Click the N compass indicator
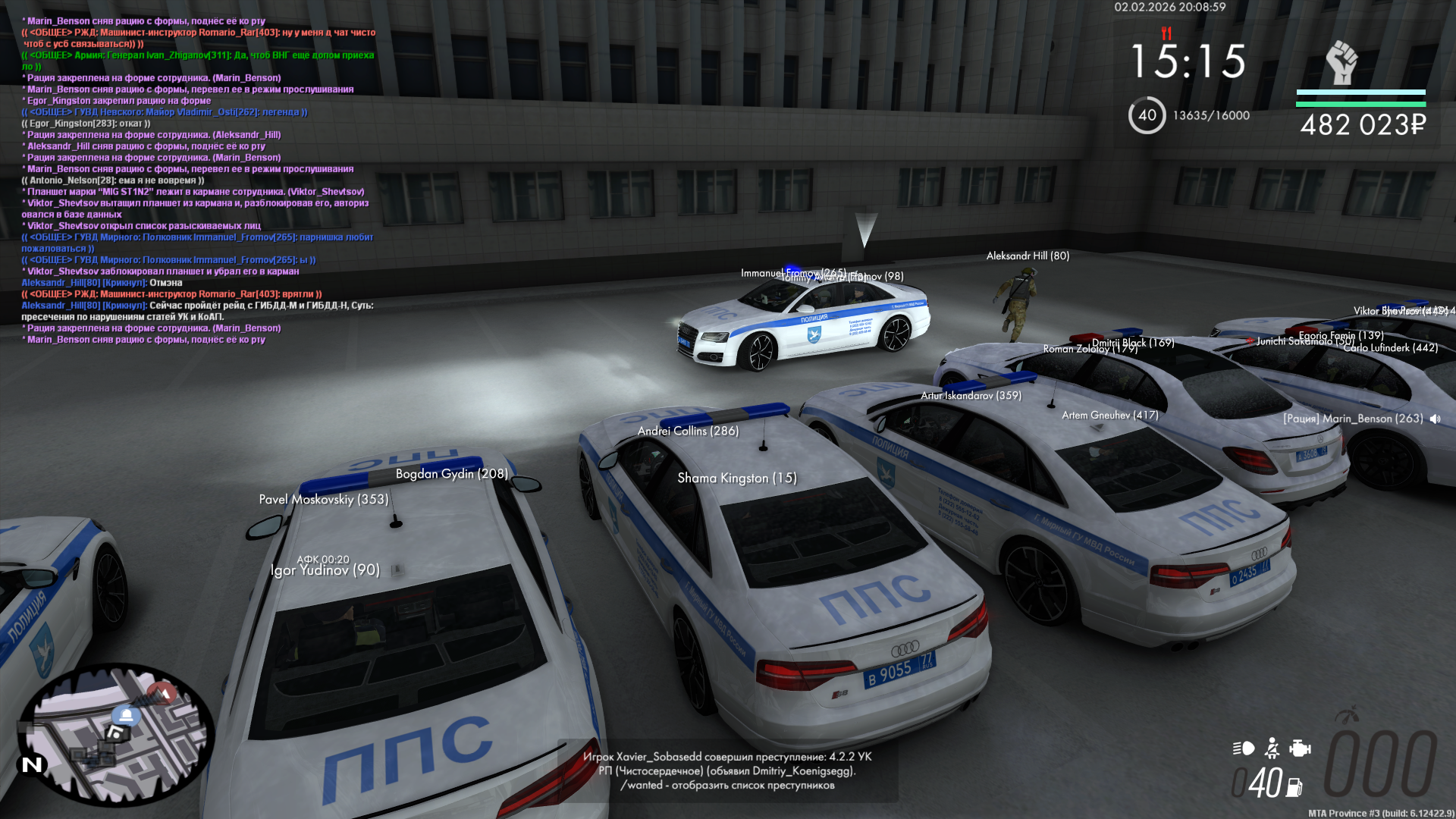The image size is (1456, 819). tap(33, 764)
